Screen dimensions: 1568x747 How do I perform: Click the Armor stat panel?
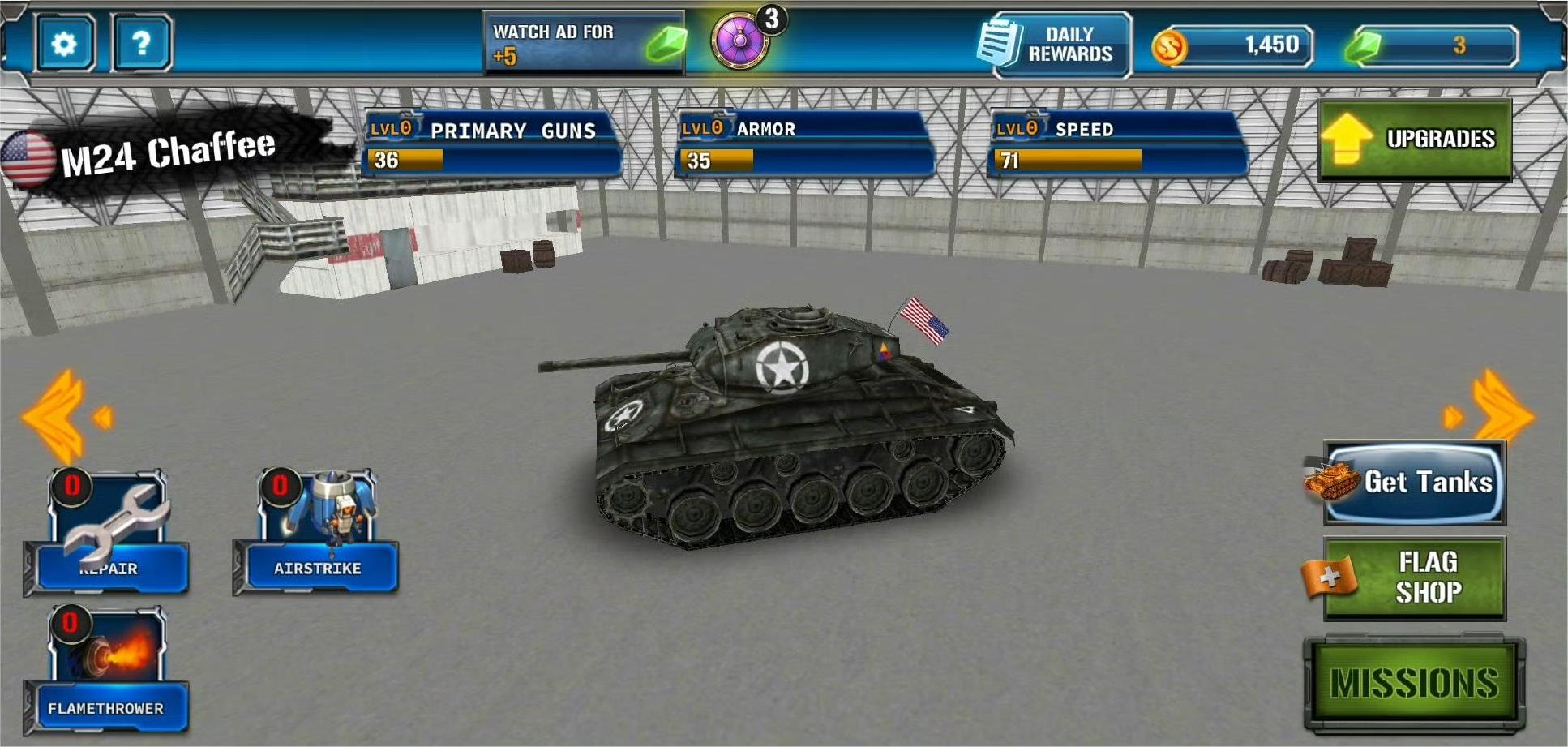click(804, 144)
